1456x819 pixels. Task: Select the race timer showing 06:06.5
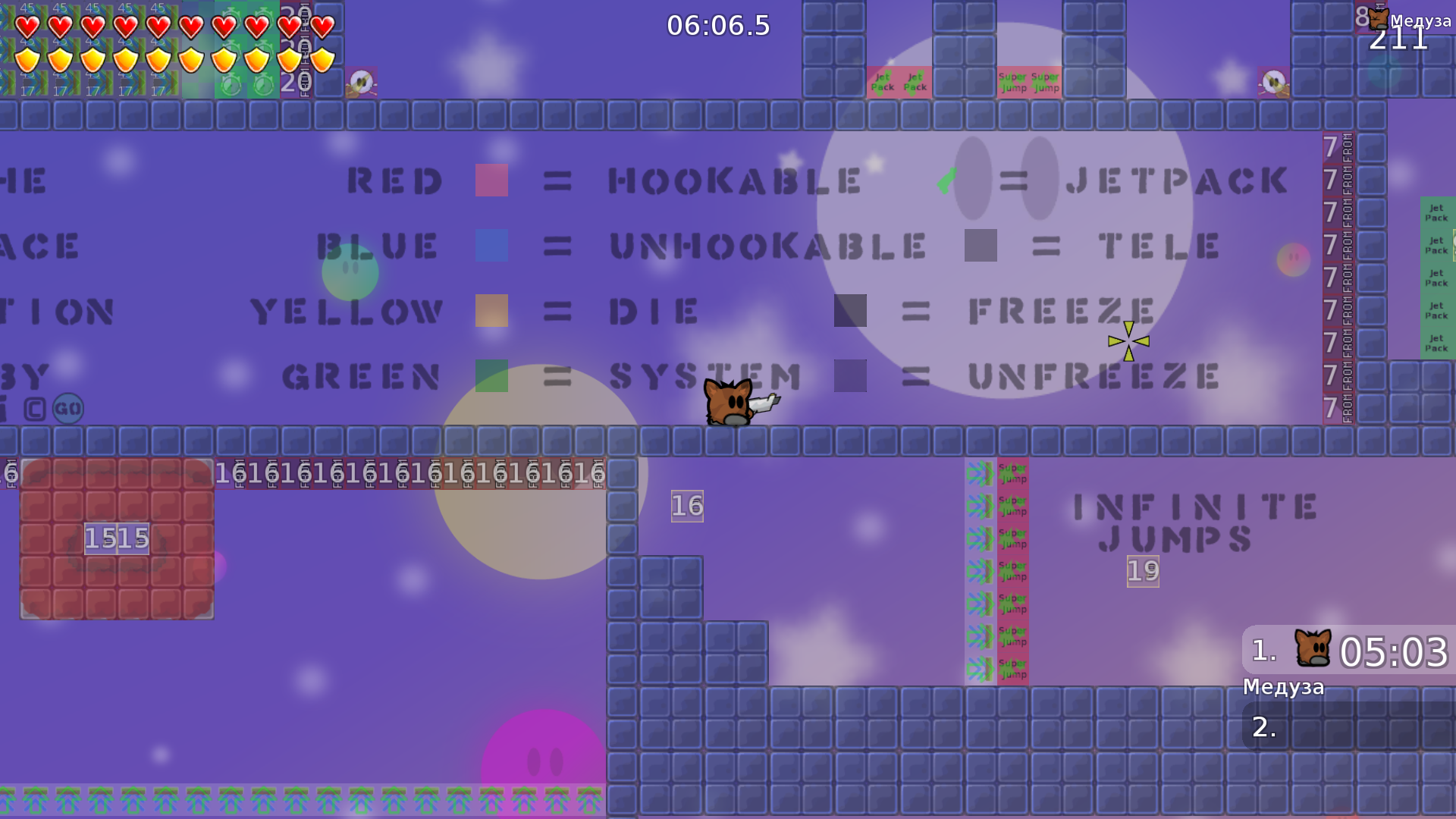(716, 25)
